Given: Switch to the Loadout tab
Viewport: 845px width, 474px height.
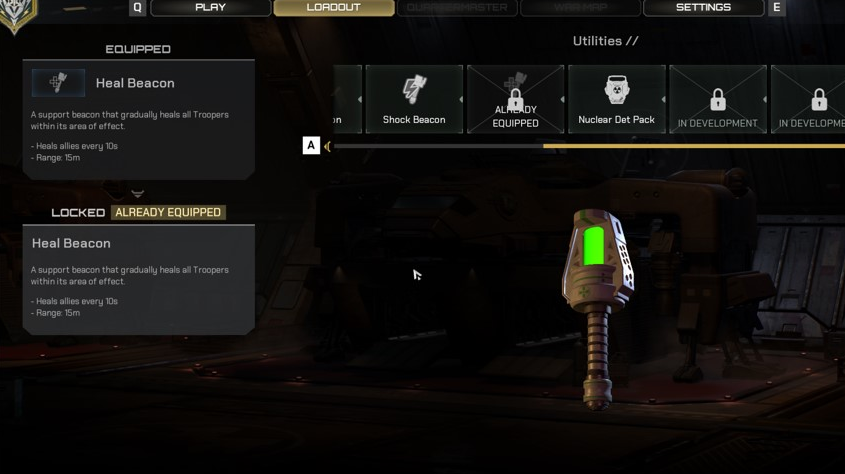Looking at the screenshot, I should [x=334, y=8].
